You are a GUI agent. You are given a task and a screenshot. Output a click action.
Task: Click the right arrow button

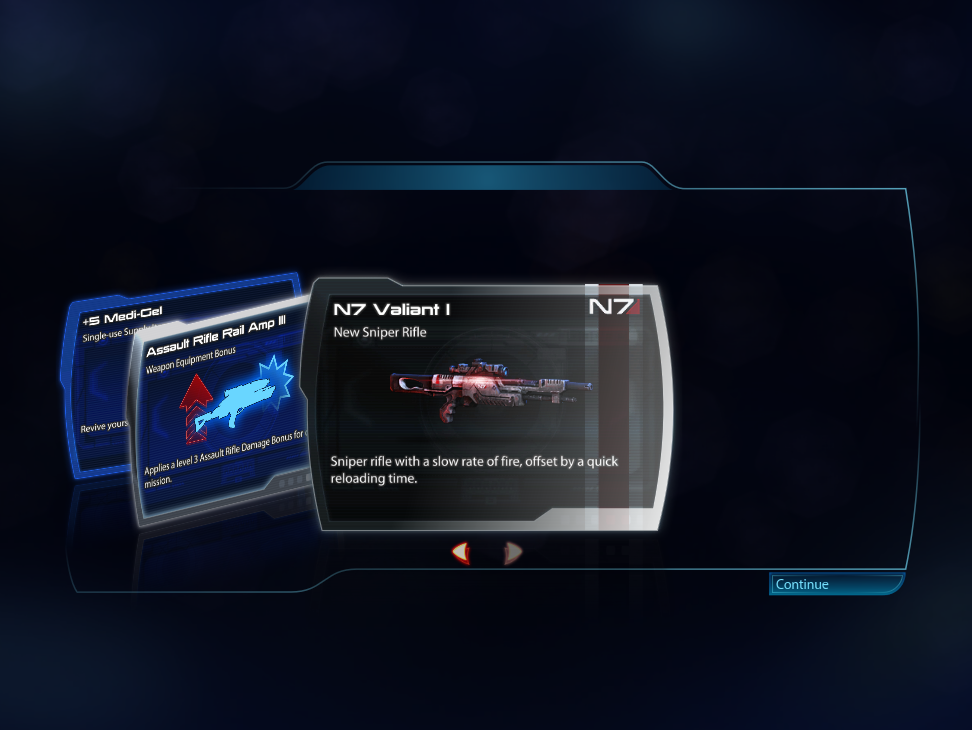pos(512,552)
